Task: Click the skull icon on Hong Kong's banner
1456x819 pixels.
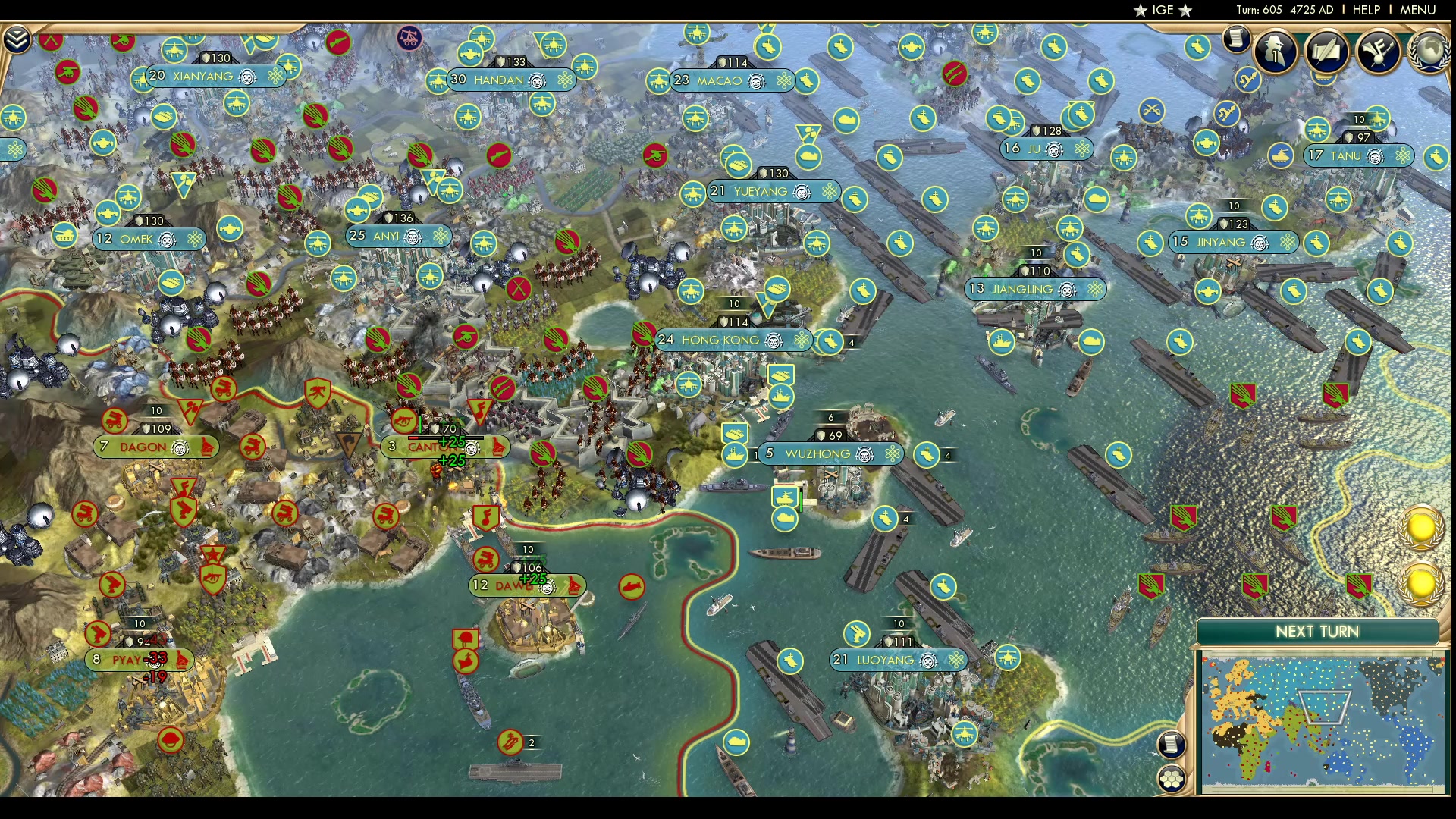Action: coord(772,340)
